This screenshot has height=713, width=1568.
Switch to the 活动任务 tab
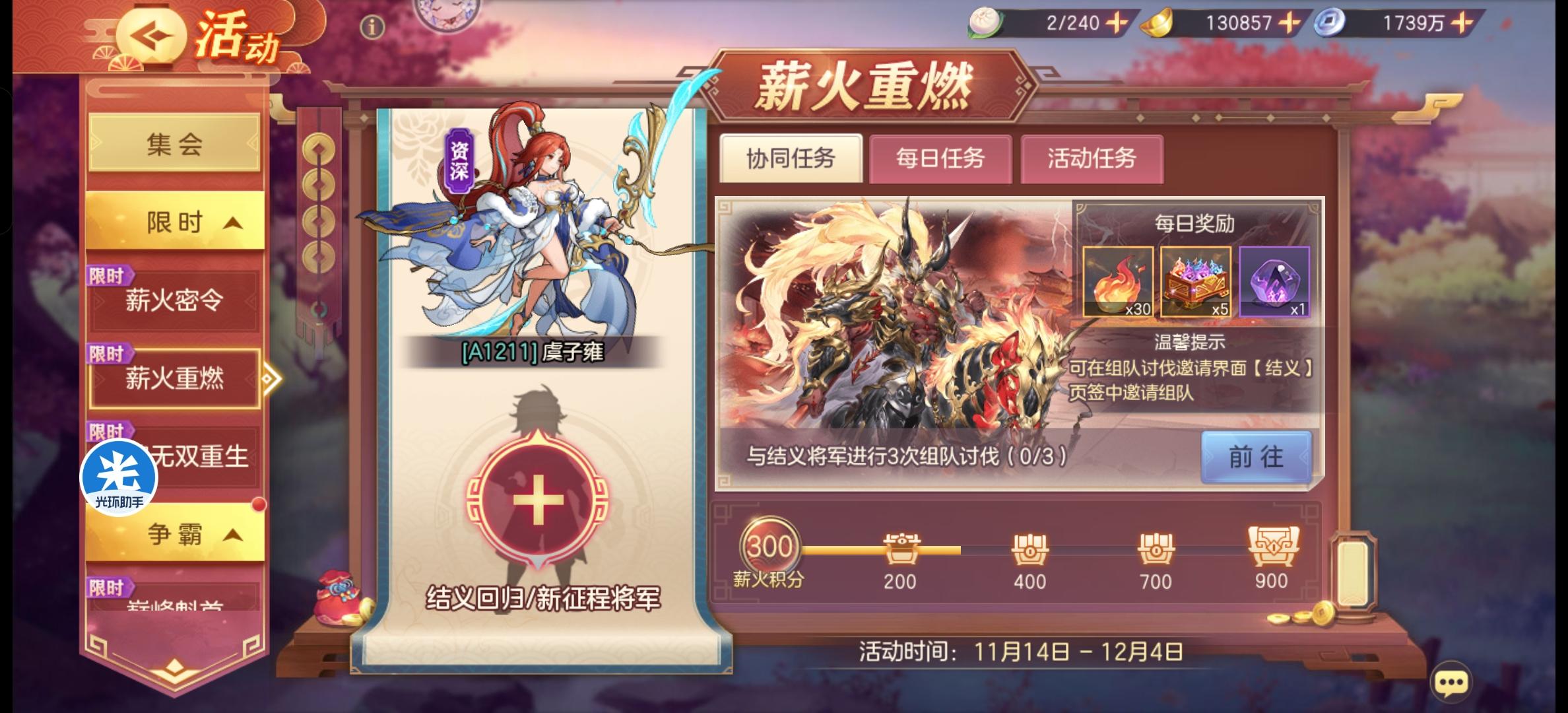point(1092,159)
